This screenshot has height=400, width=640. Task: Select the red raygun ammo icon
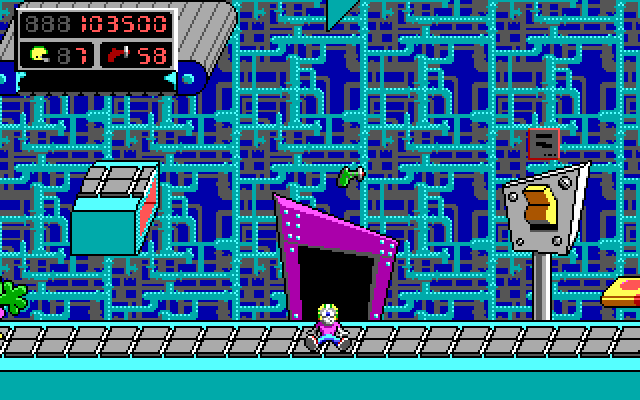coord(122,54)
